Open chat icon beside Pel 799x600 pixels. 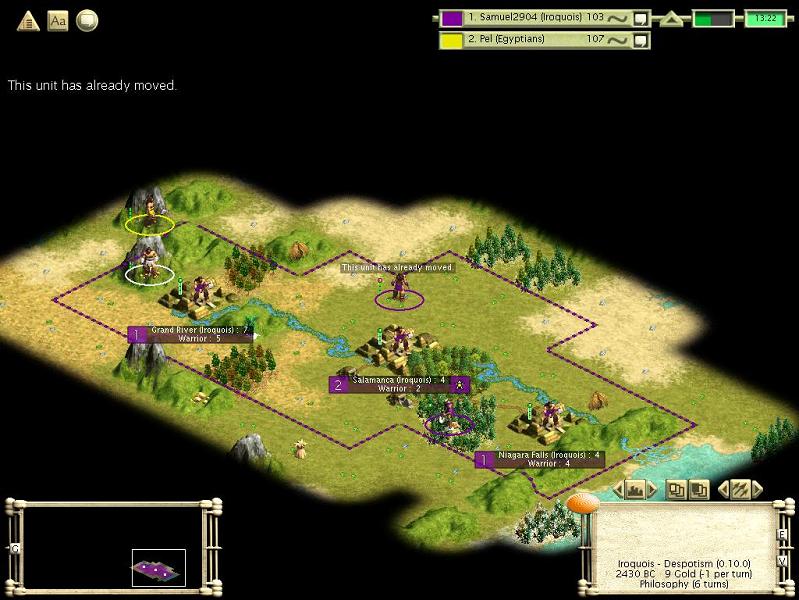click(641, 40)
